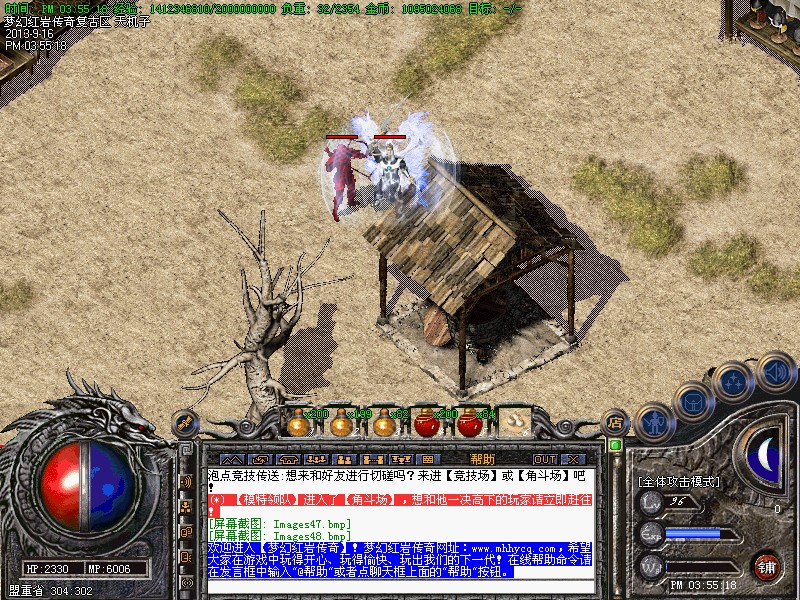
Task: Click the mountain icon on chat toolbar
Action: [x=231, y=459]
